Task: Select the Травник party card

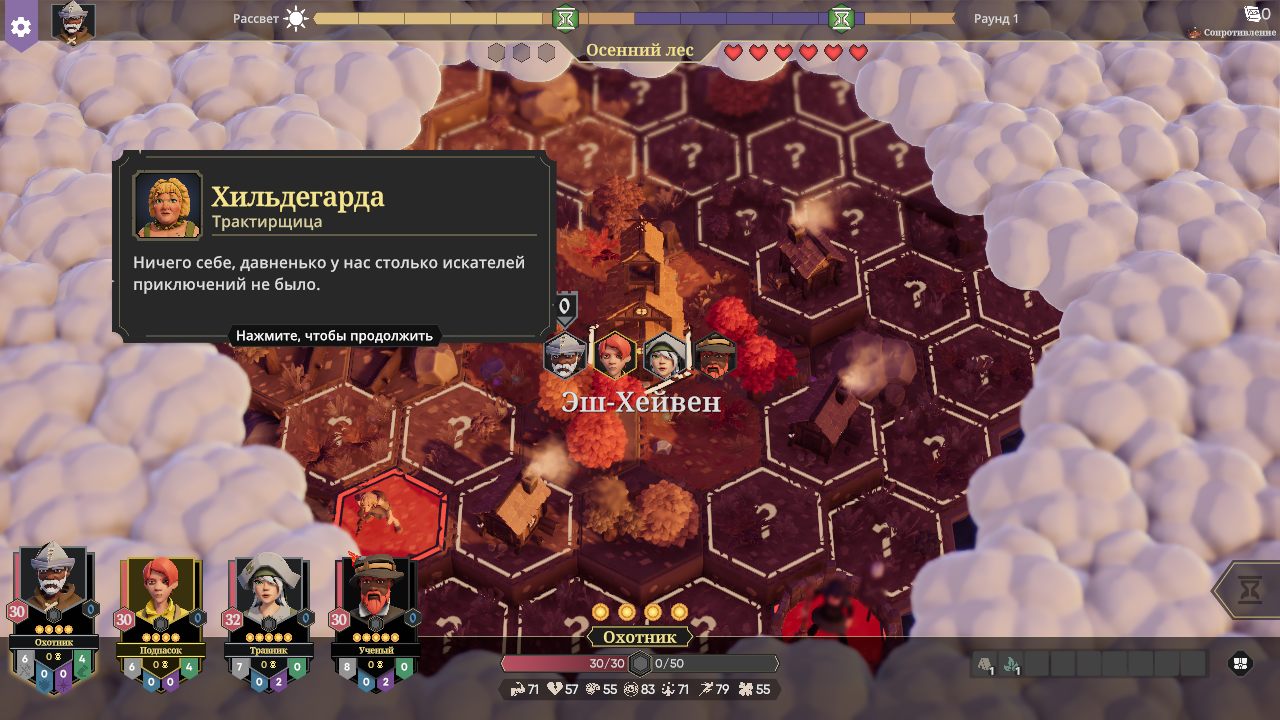Action: click(x=268, y=610)
